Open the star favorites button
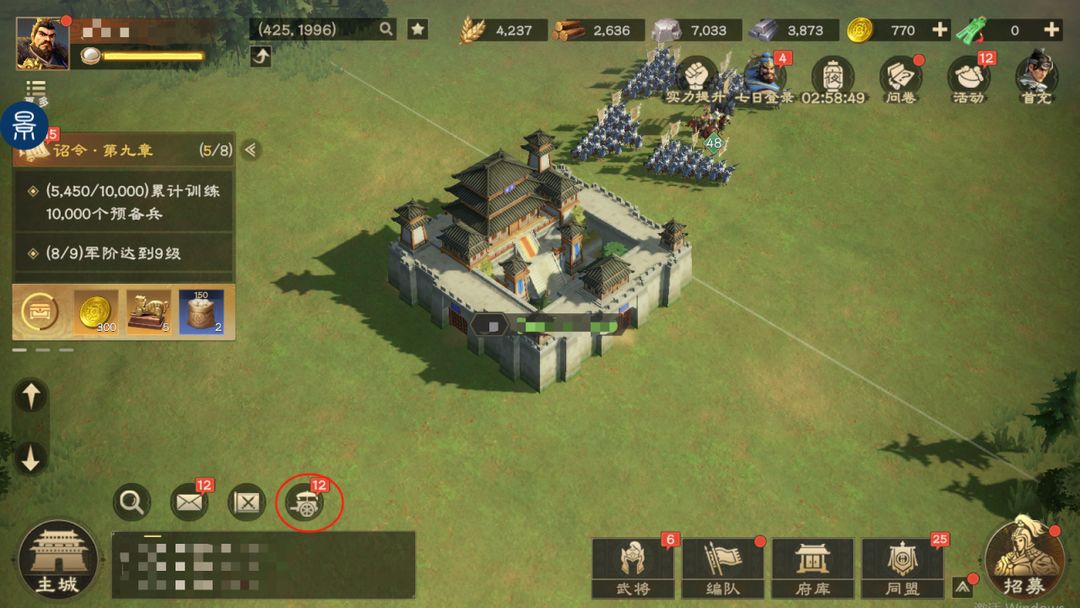 (x=418, y=29)
